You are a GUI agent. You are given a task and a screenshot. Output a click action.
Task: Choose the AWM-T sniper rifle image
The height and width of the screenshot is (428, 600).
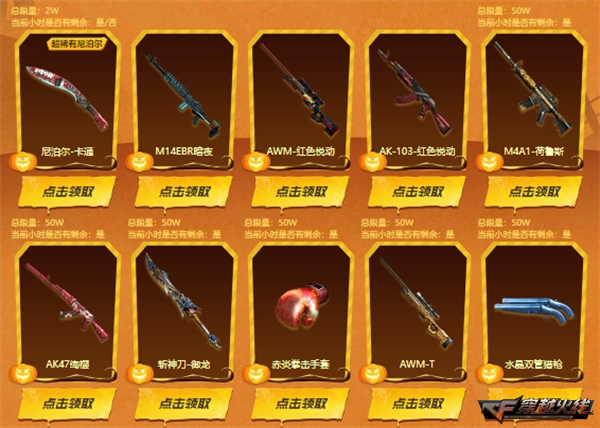click(x=417, y=300)
